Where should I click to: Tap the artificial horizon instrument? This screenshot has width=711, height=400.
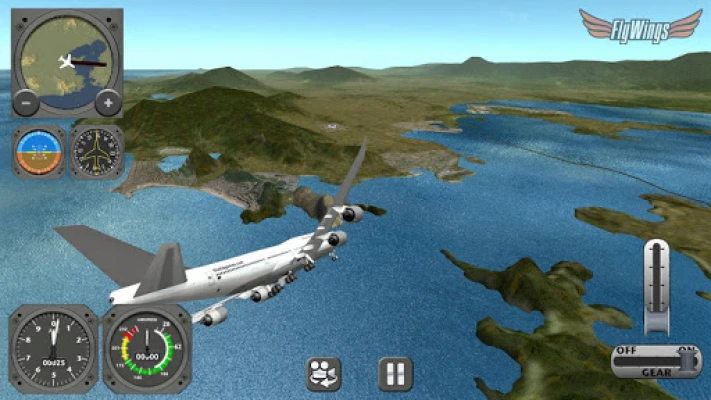tap(39, 151)
